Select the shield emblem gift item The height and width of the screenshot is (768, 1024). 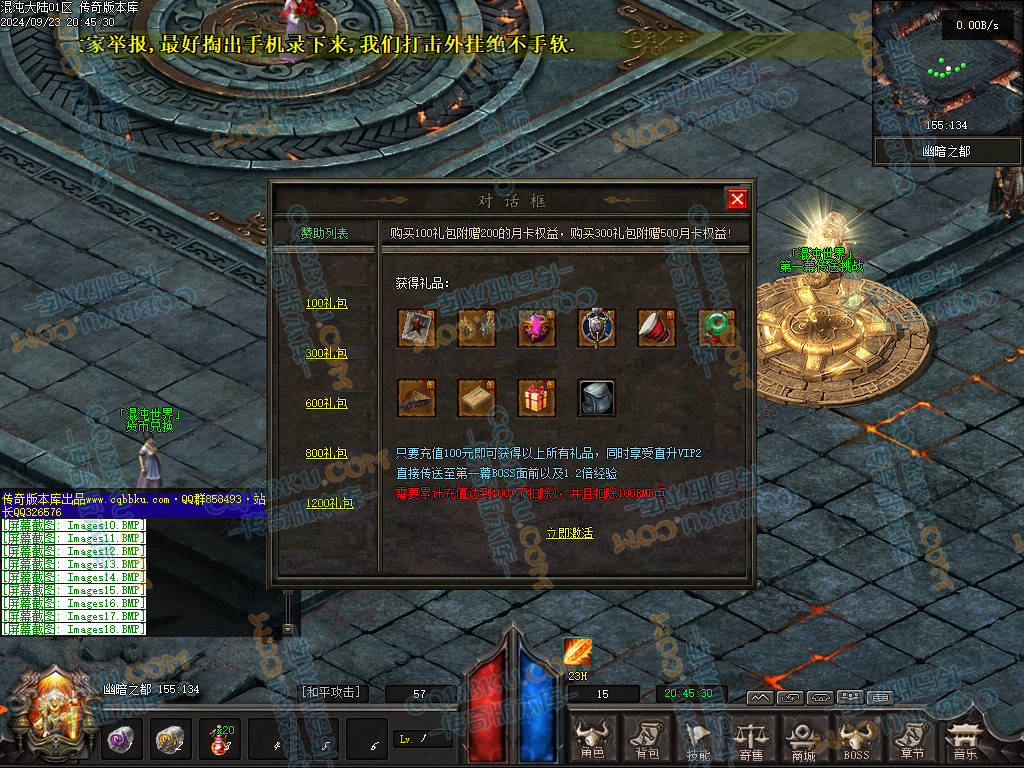597,327
